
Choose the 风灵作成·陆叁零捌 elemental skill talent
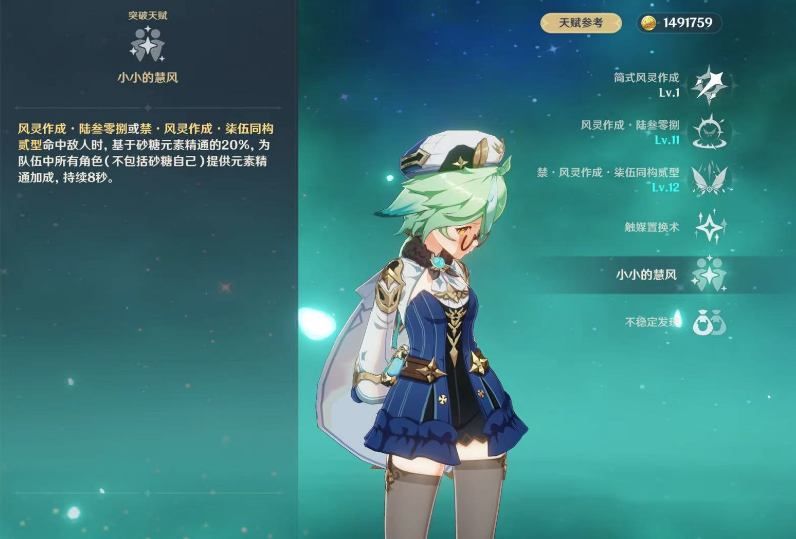pyautogui.click(x=709, y=131)
